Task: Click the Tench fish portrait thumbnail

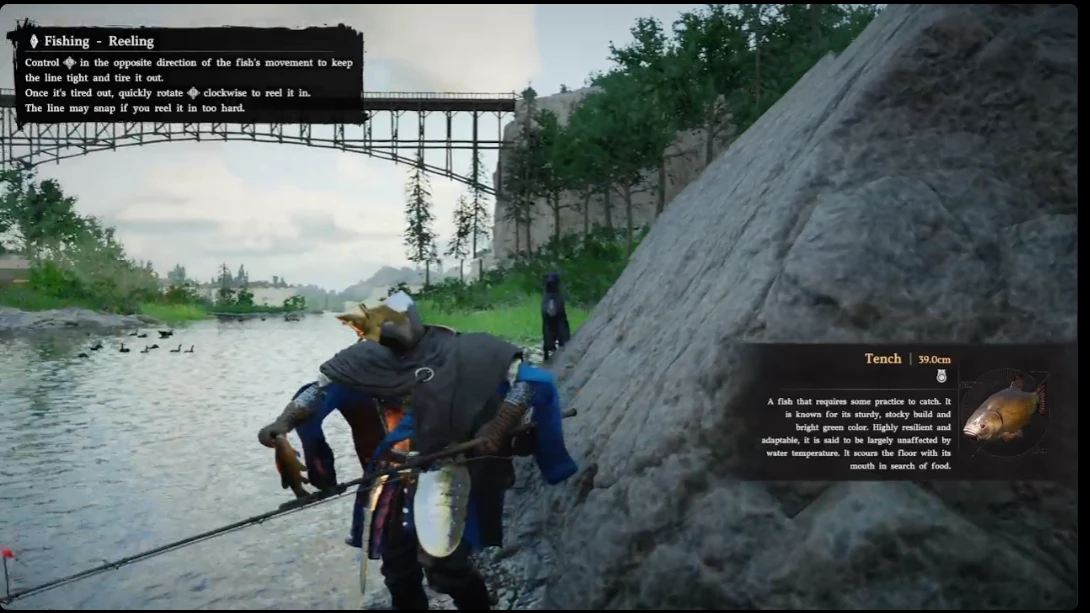Action: [1005, 410]
